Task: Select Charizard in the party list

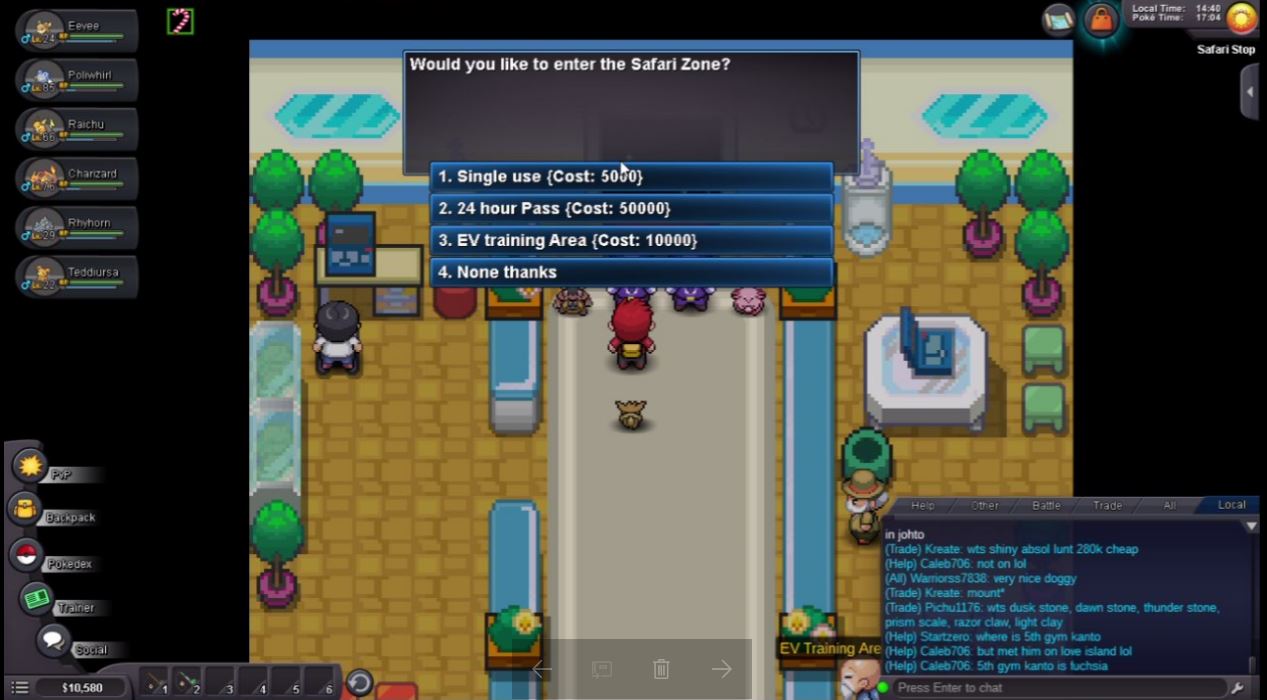Action: tap(77, 178)
